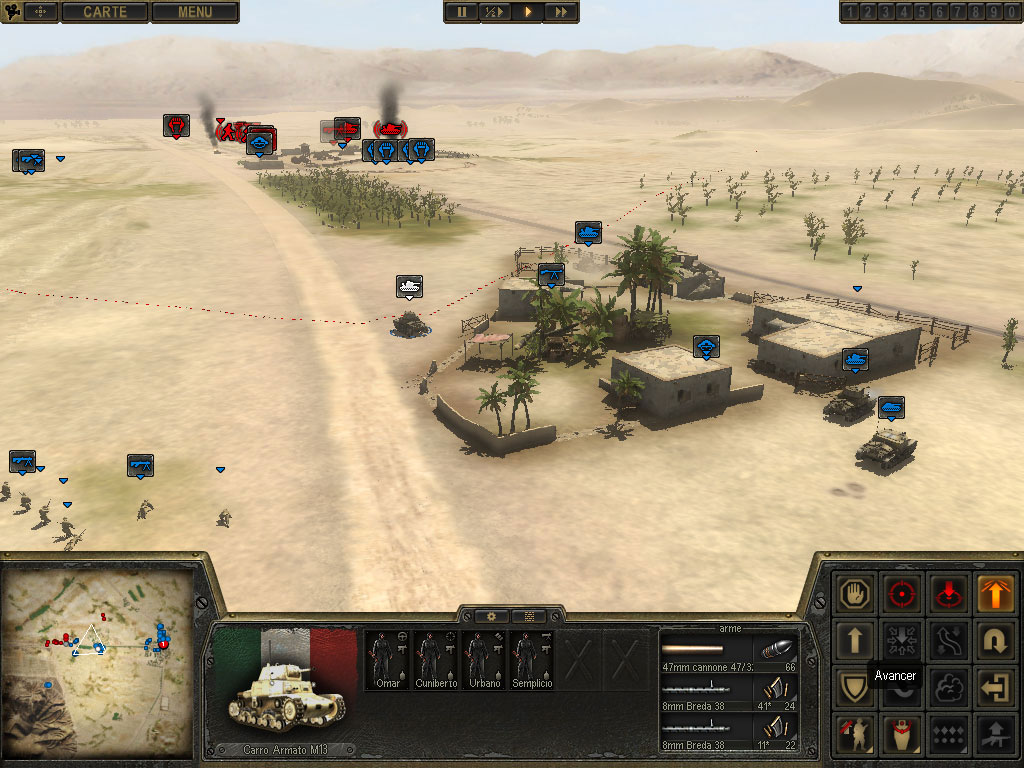Pause the game

coord(462,12)
